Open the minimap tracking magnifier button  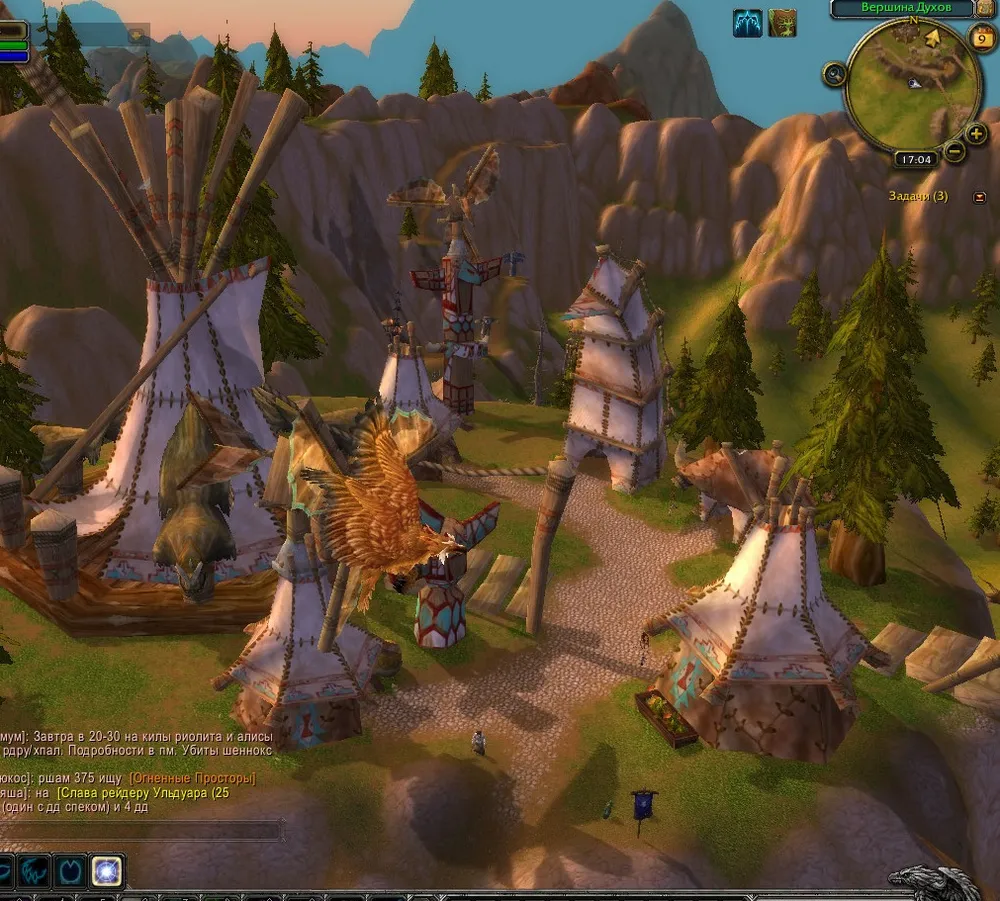pos(834,73)
